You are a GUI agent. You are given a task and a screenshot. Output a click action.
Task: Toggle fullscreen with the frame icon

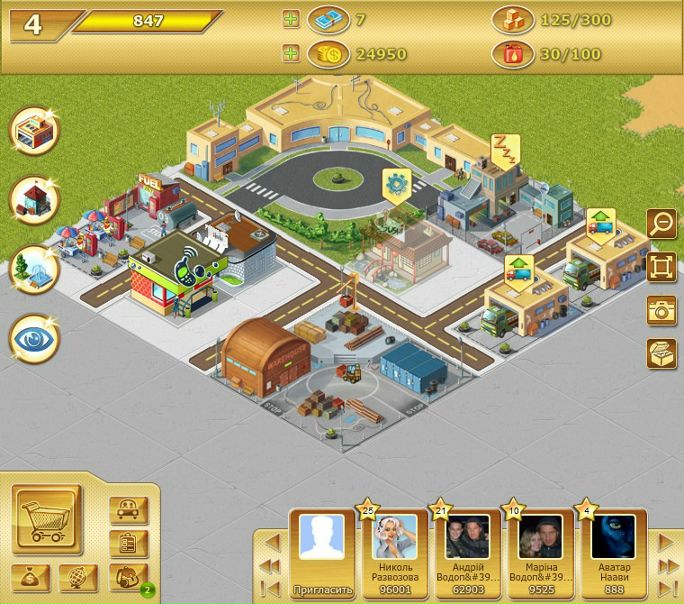click(661, 266)
